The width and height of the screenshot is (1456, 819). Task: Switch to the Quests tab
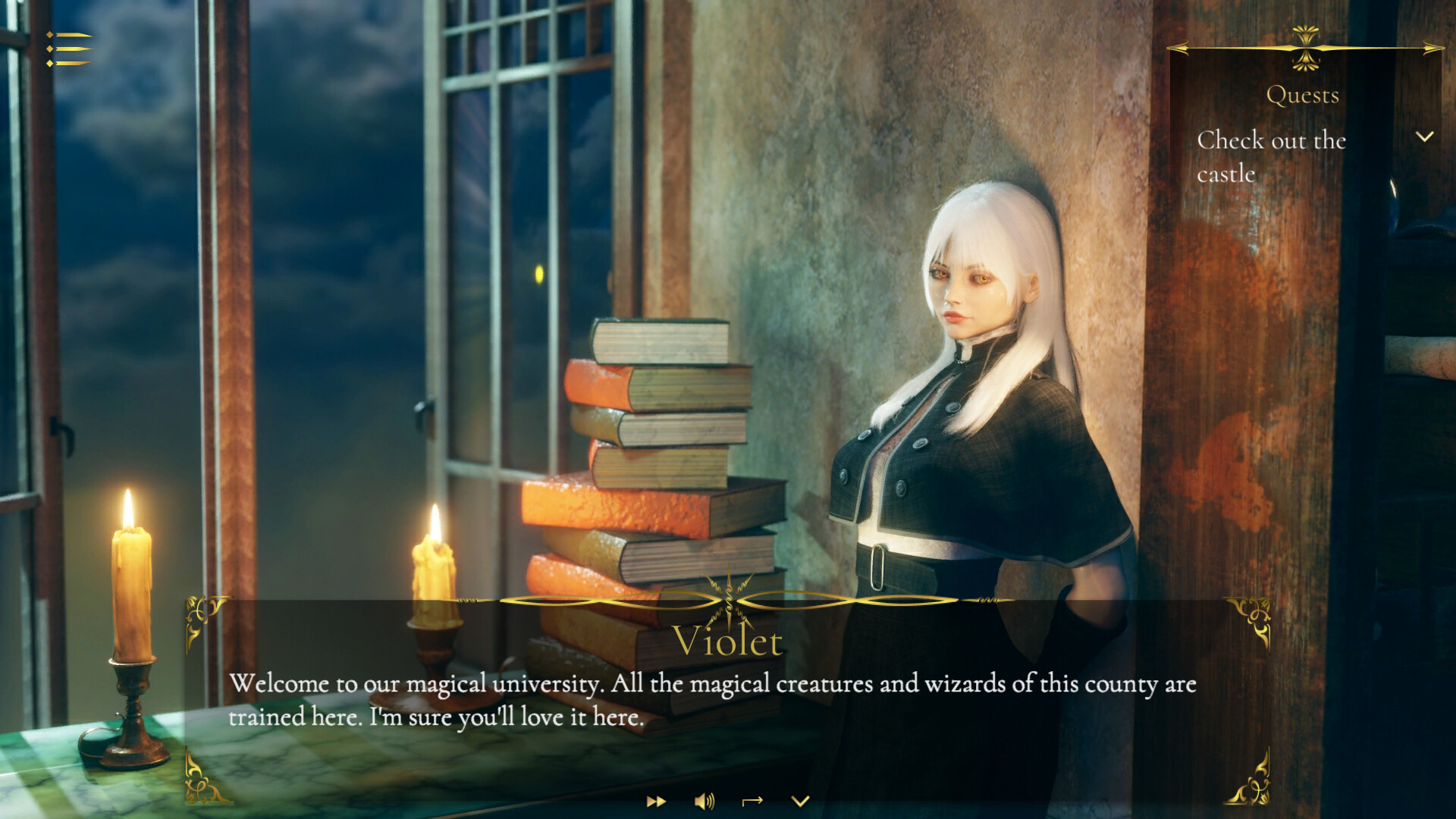click(x=1302, y=96)
